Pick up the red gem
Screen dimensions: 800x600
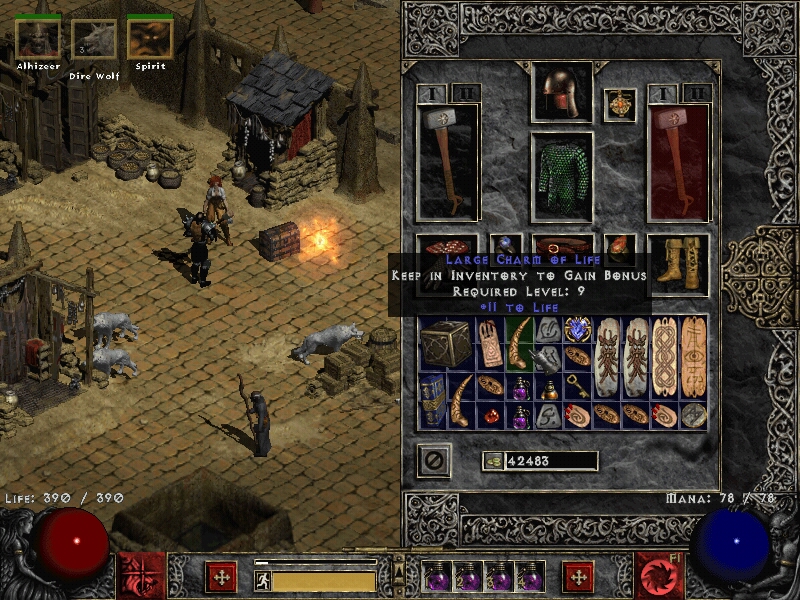pyautogui.click(x=490, y=415)
